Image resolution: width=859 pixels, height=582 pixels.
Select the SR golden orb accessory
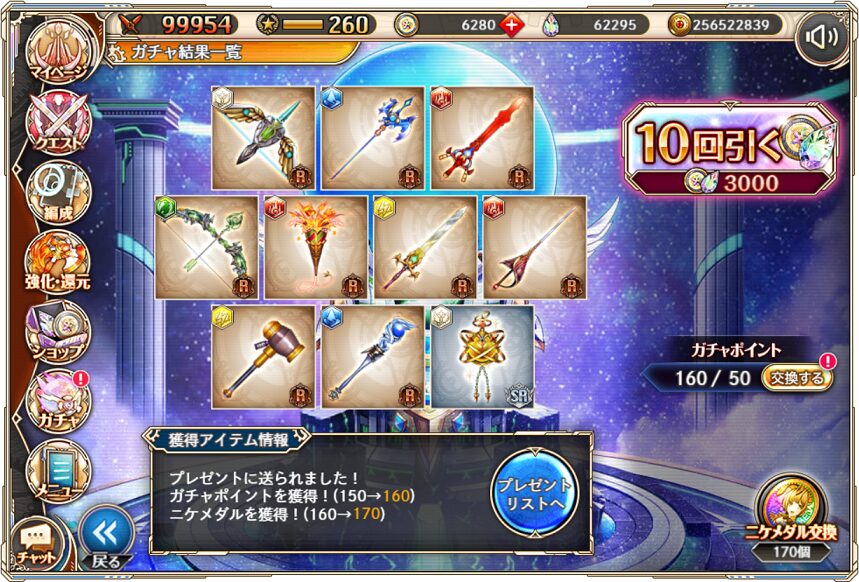point(482,357)
